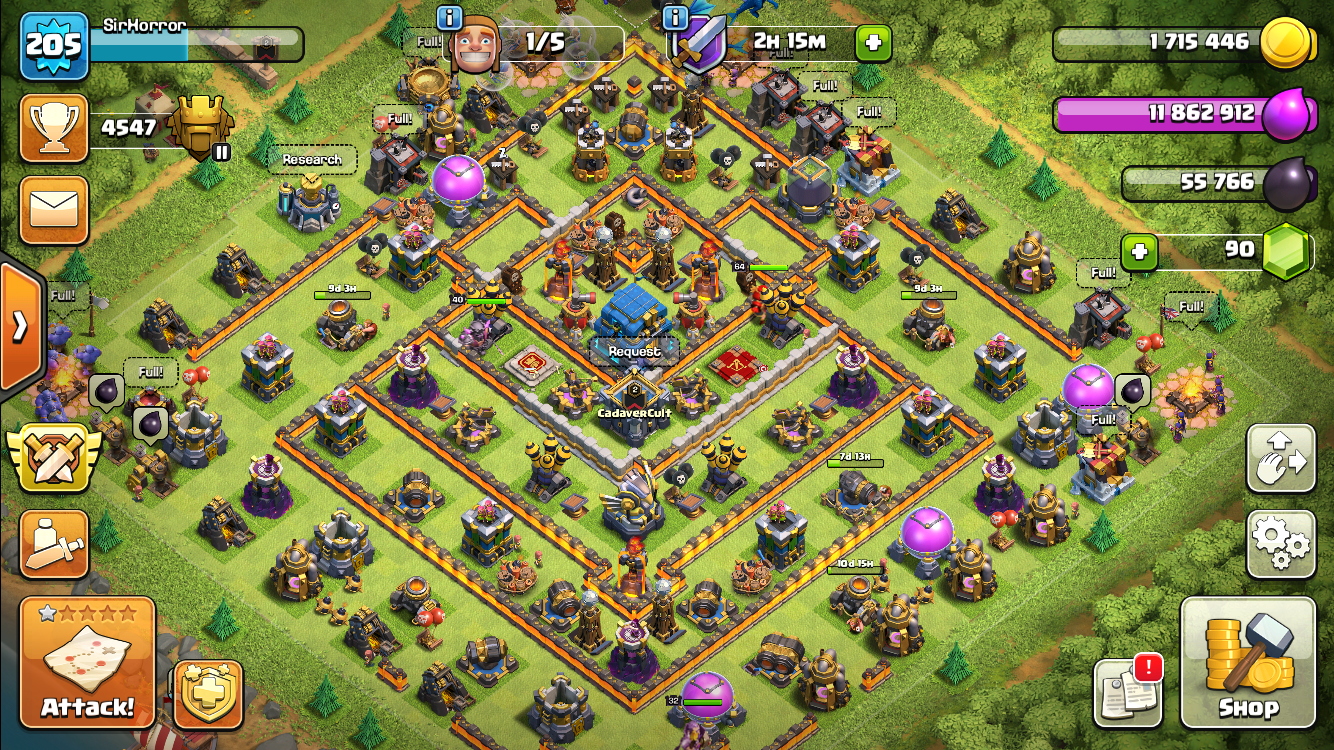Open the level 205 player profile

click(54, 45)
